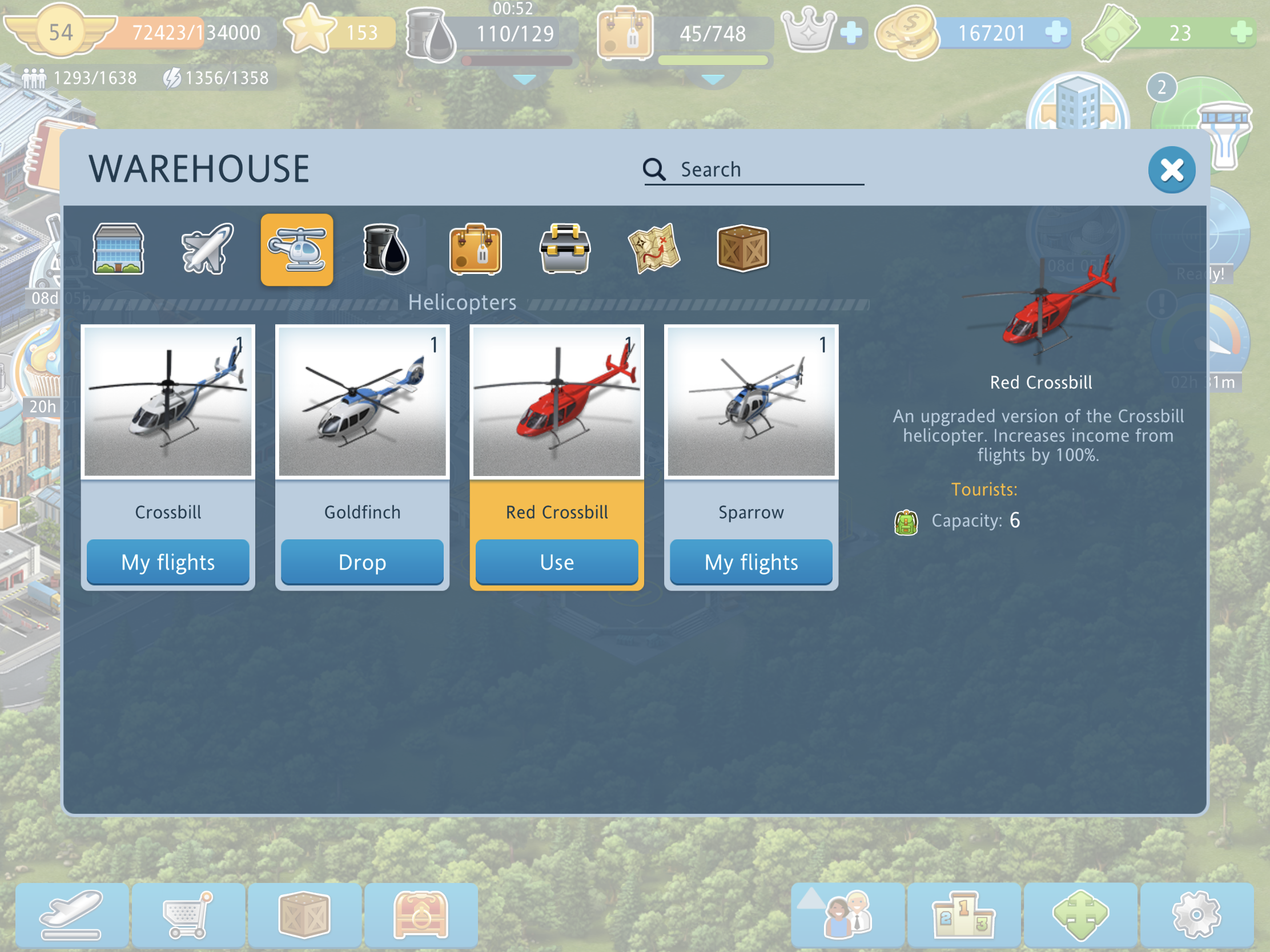This screenshot has height=952, width=1270.
Task: Open the settings gear in bottom bar
Action: pos(1196,914)
